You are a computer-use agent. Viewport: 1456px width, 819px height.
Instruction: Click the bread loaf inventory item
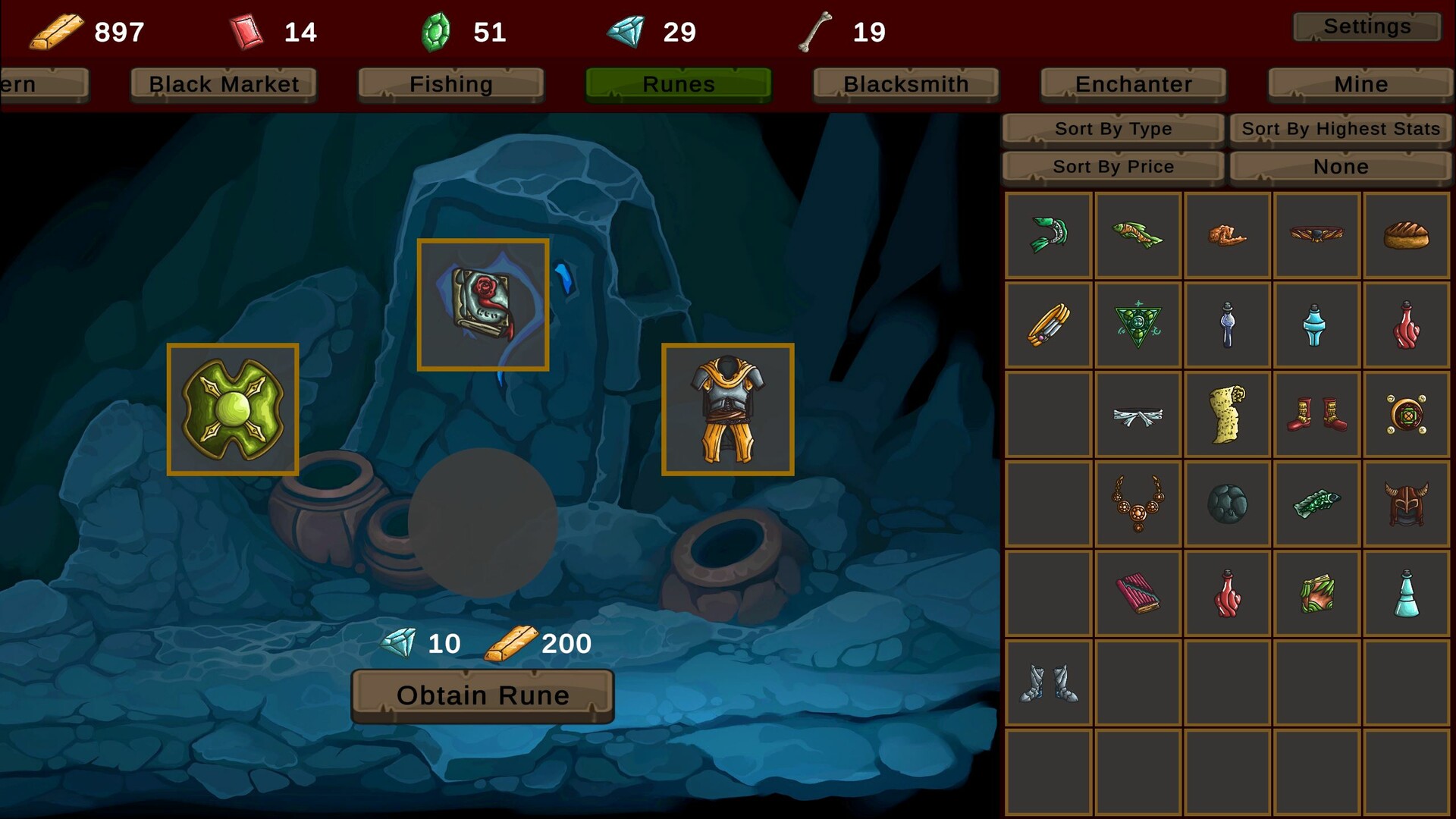1404,235
